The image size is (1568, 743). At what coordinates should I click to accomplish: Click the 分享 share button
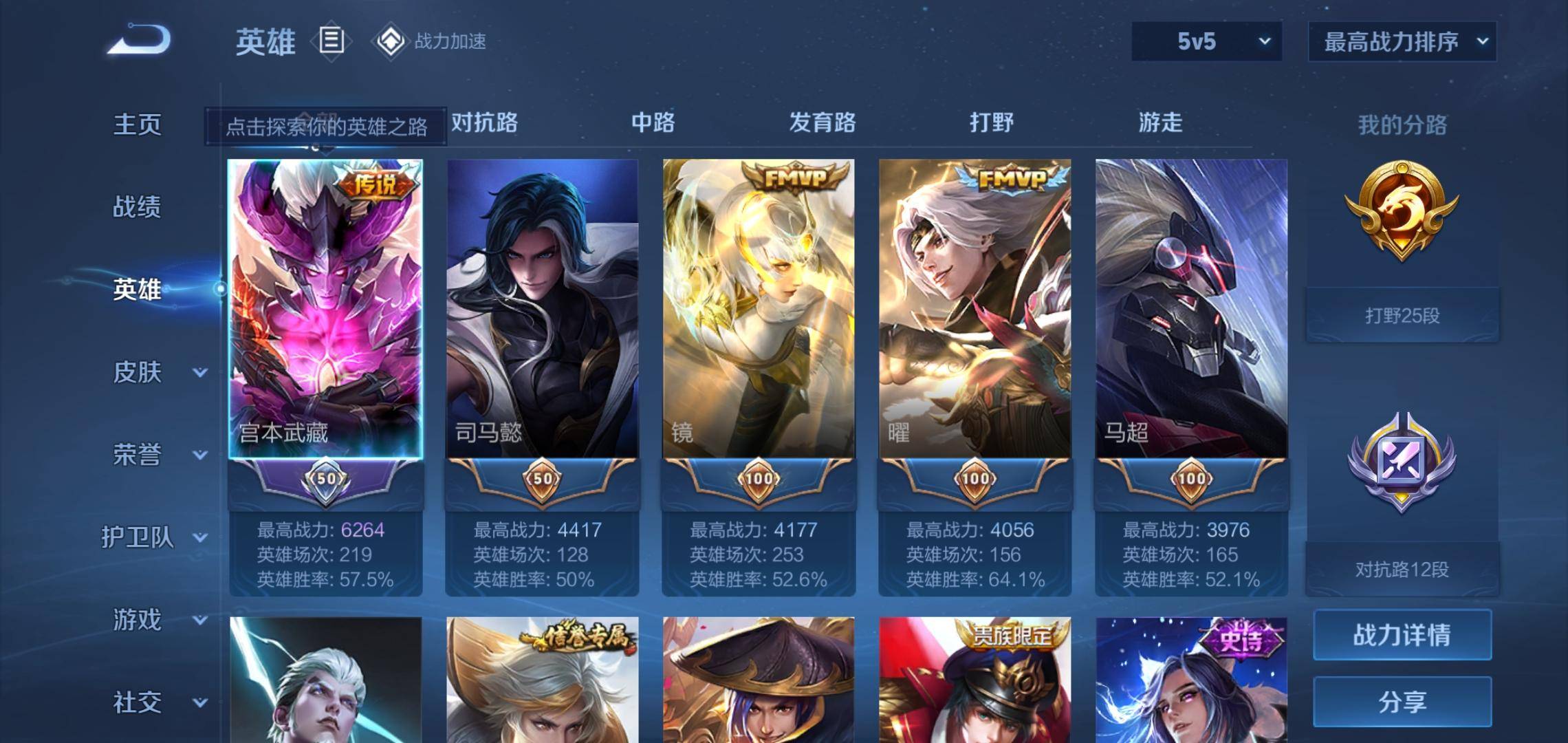point(1402,702)
